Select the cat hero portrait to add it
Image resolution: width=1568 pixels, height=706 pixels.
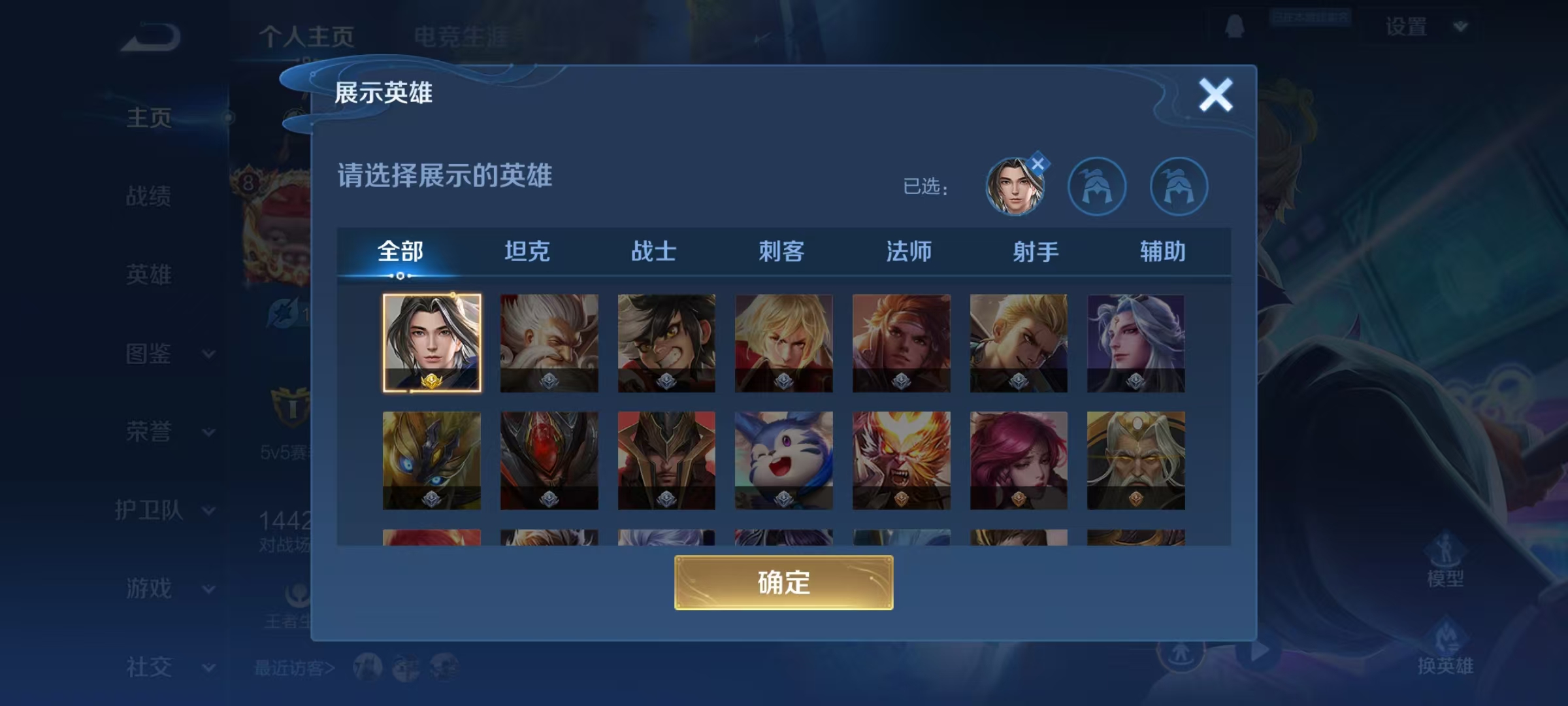tap(784, 462)
